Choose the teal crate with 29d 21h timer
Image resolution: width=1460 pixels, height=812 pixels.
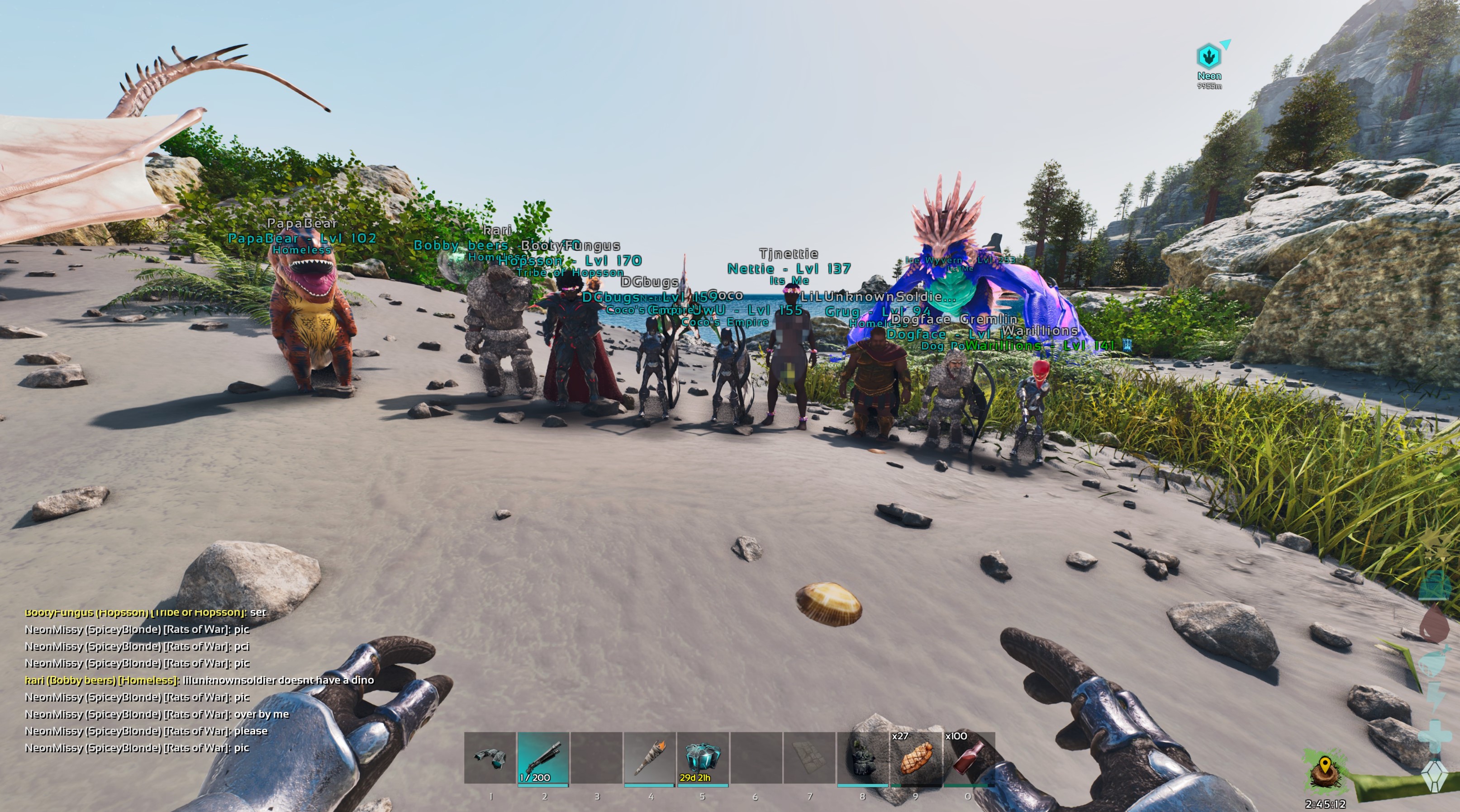[x=703, y=758]
